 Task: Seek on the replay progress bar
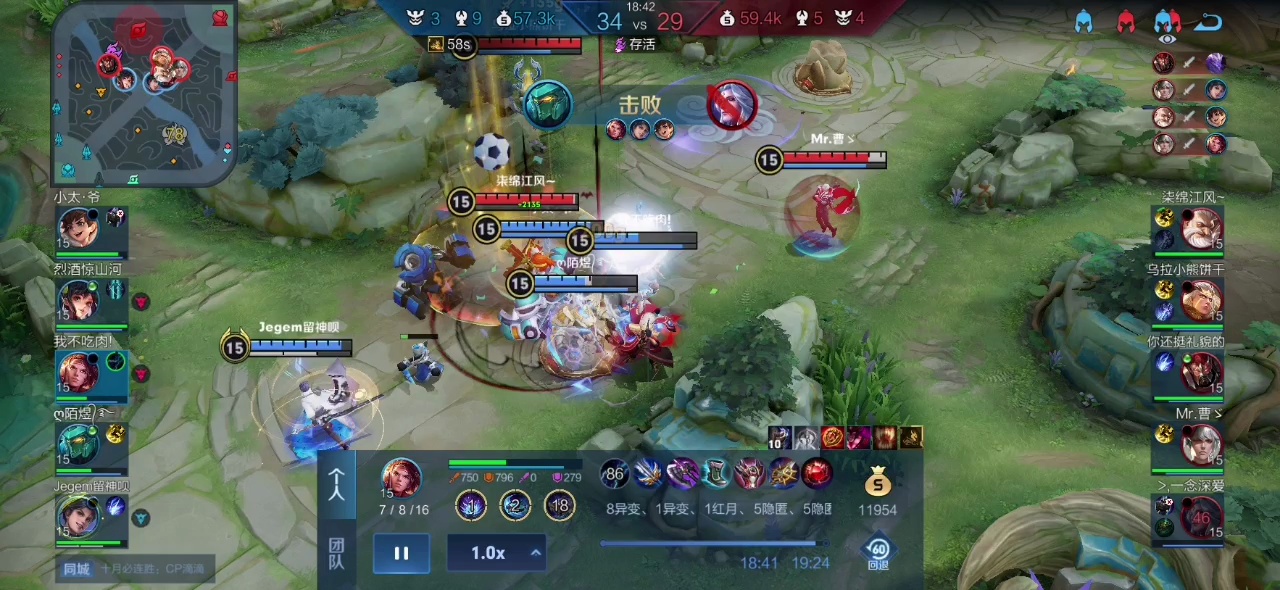(708, 544)
